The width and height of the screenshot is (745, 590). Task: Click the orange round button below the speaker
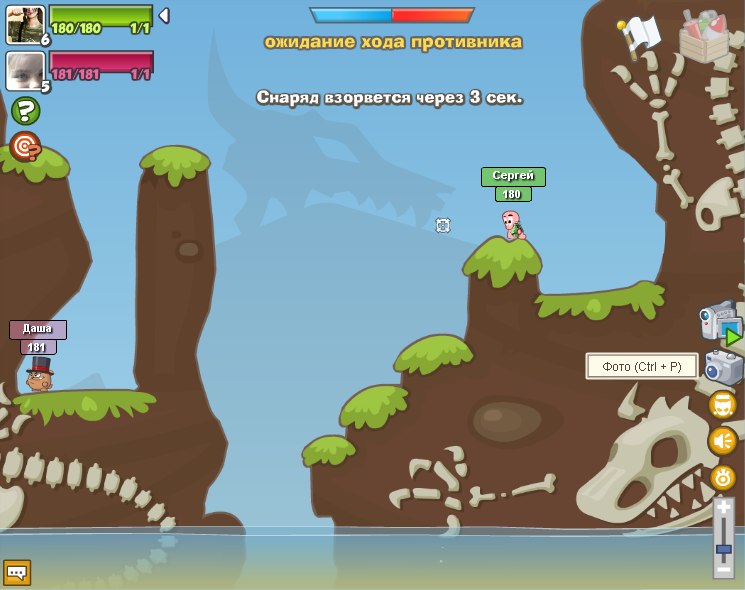(x=722, y=477)
